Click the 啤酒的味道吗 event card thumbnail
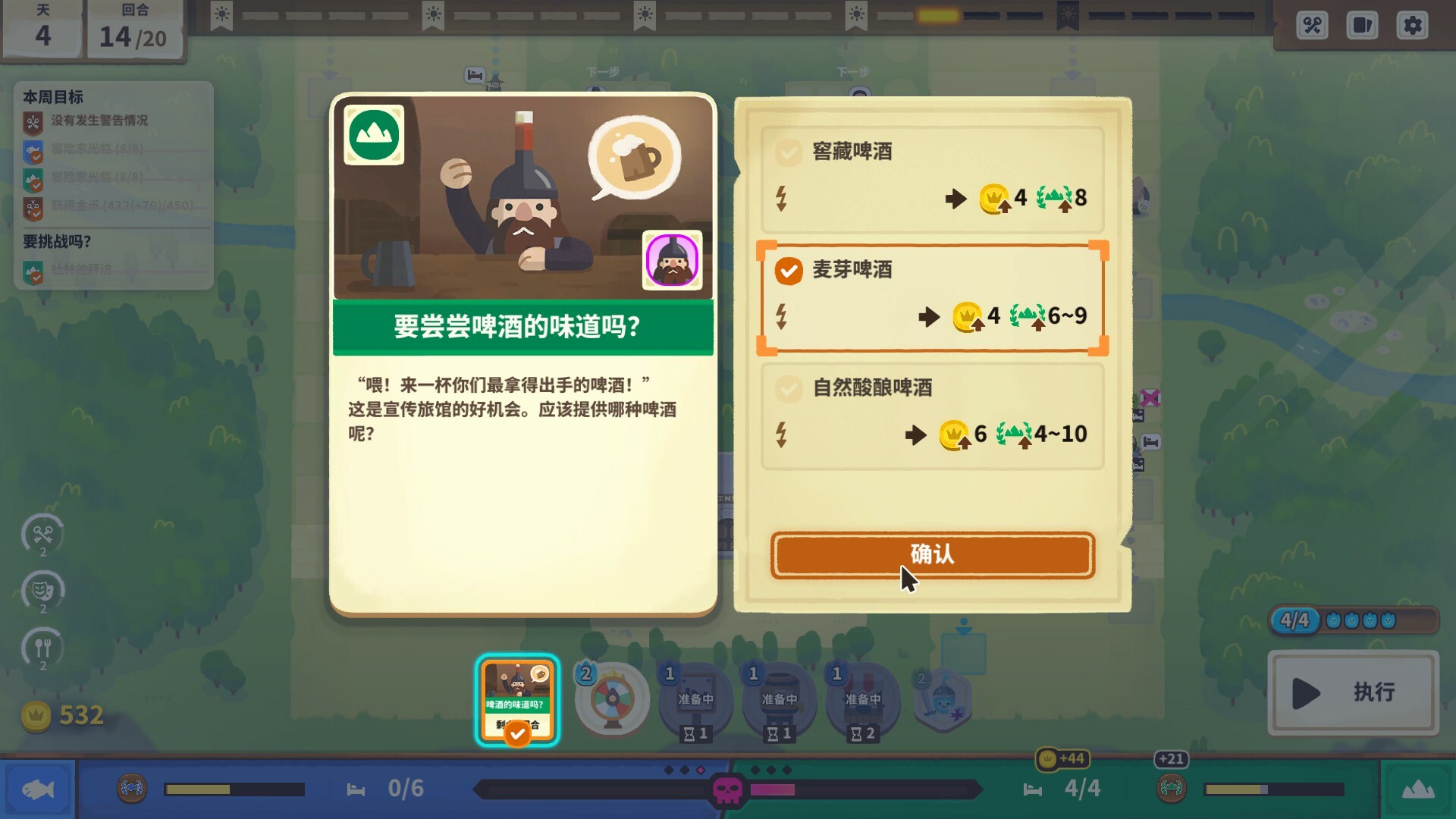The width and height of the screenshot is (1456, 819). pos(518,698)
